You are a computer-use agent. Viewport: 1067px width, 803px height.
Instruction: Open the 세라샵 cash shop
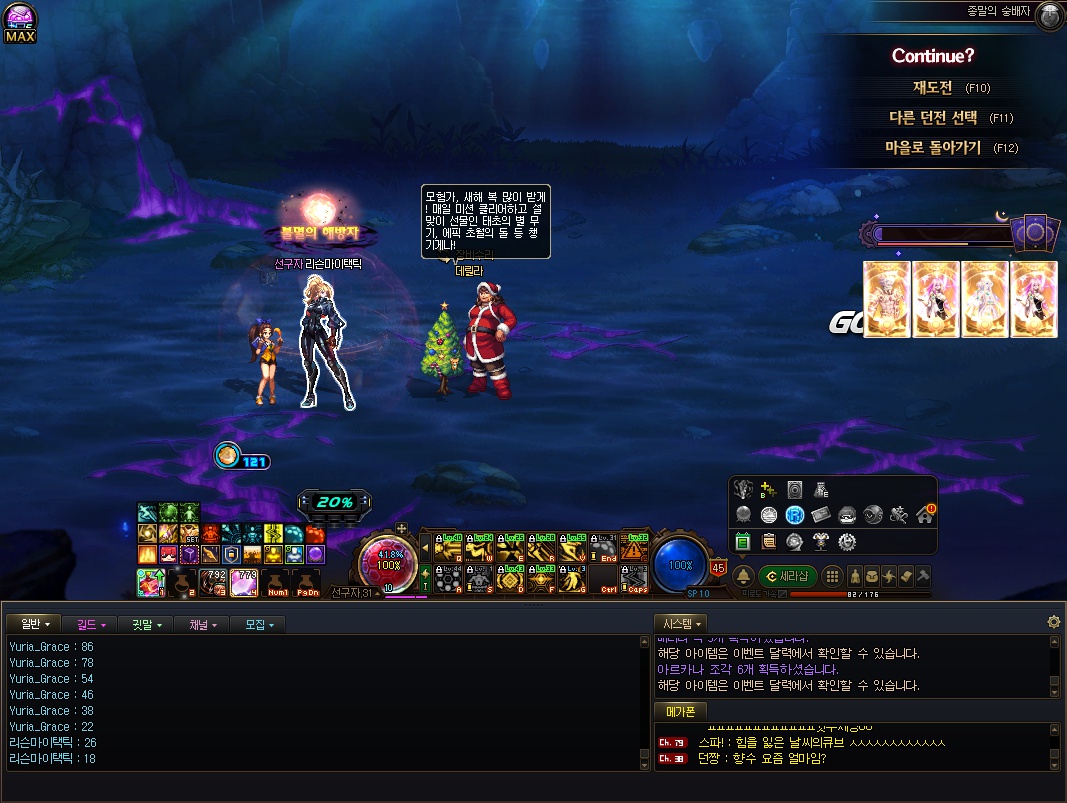787,576
